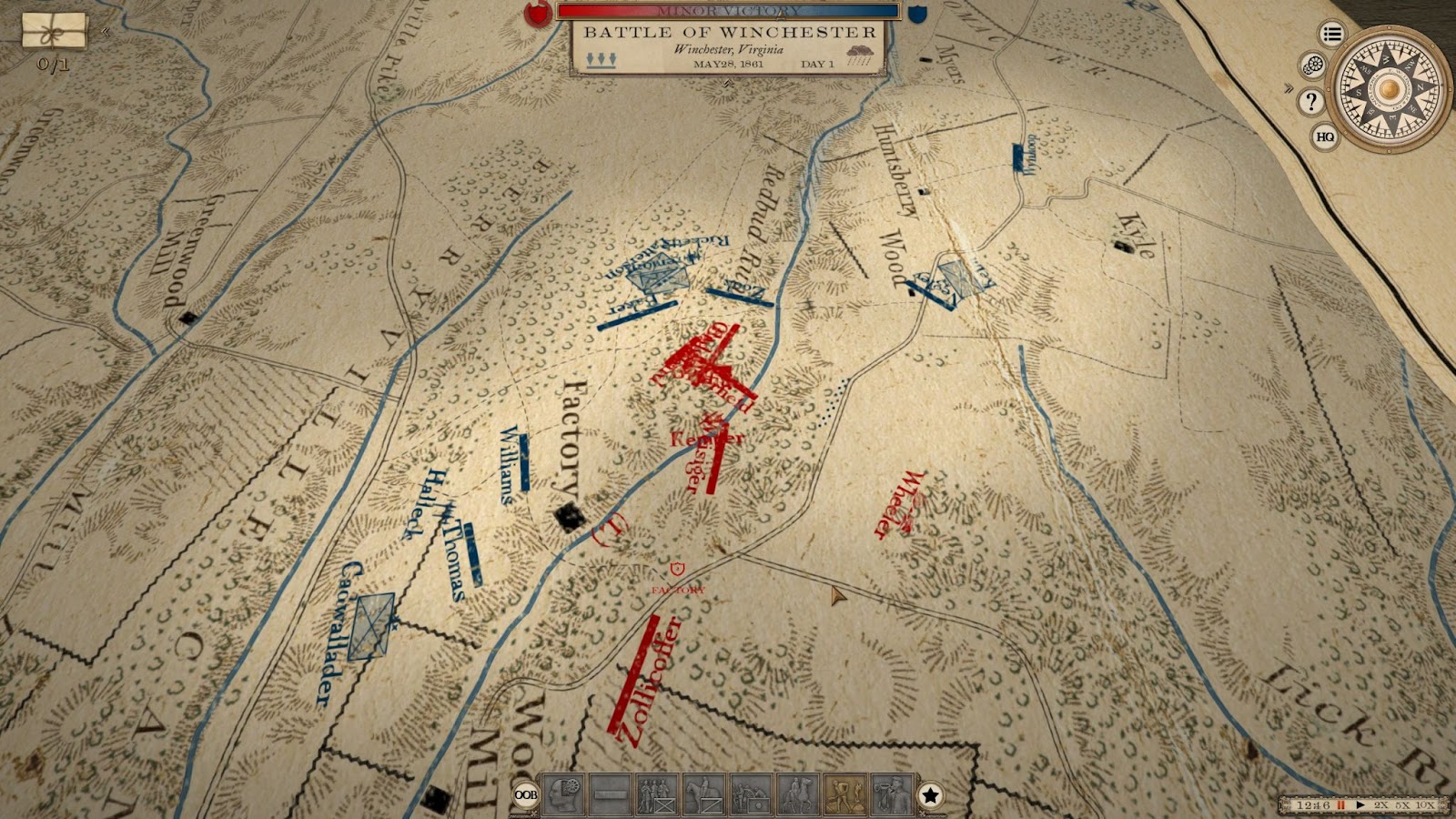Select the head-with-gear toolbar icon

click(x=562, y=795)
